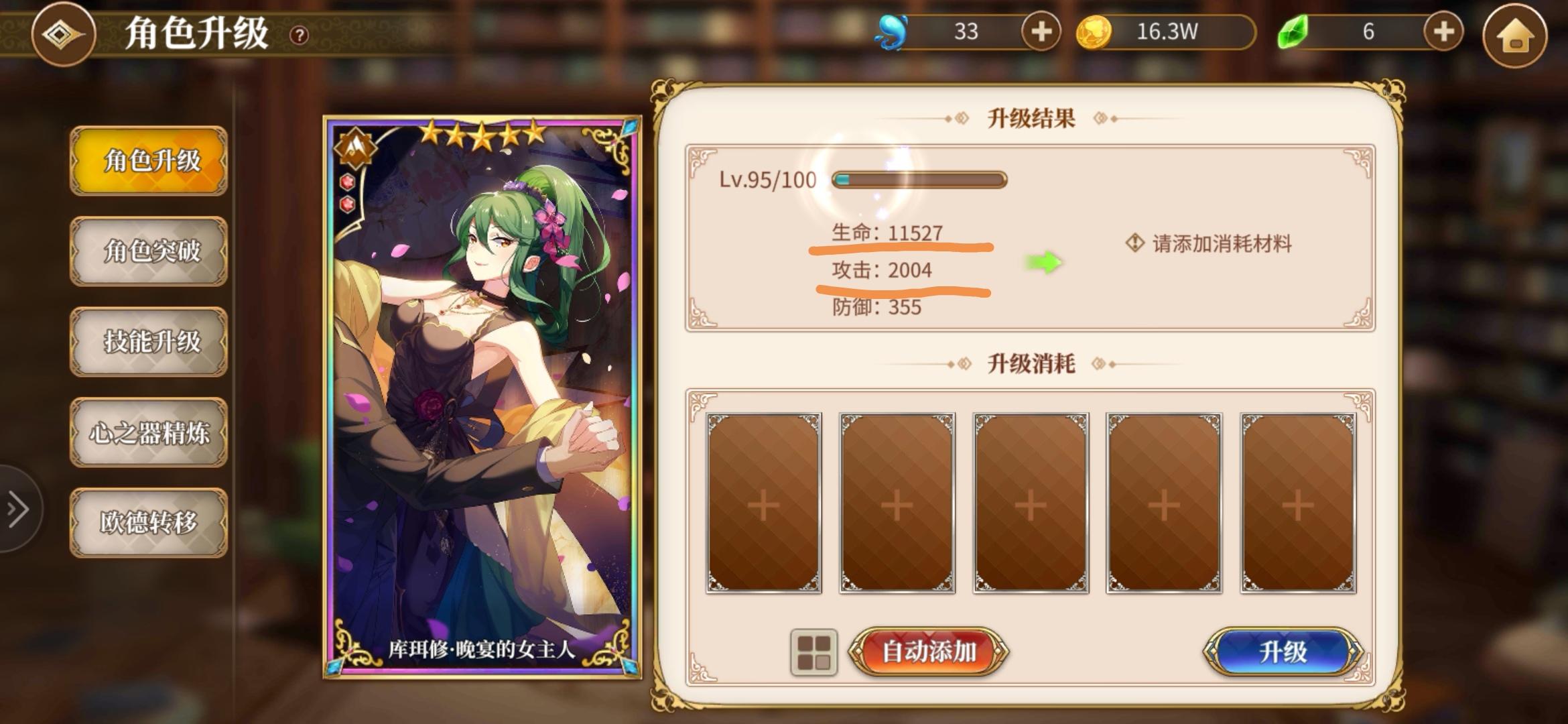
Task: Open the 欧德转移 section
Action: point(149,522)
